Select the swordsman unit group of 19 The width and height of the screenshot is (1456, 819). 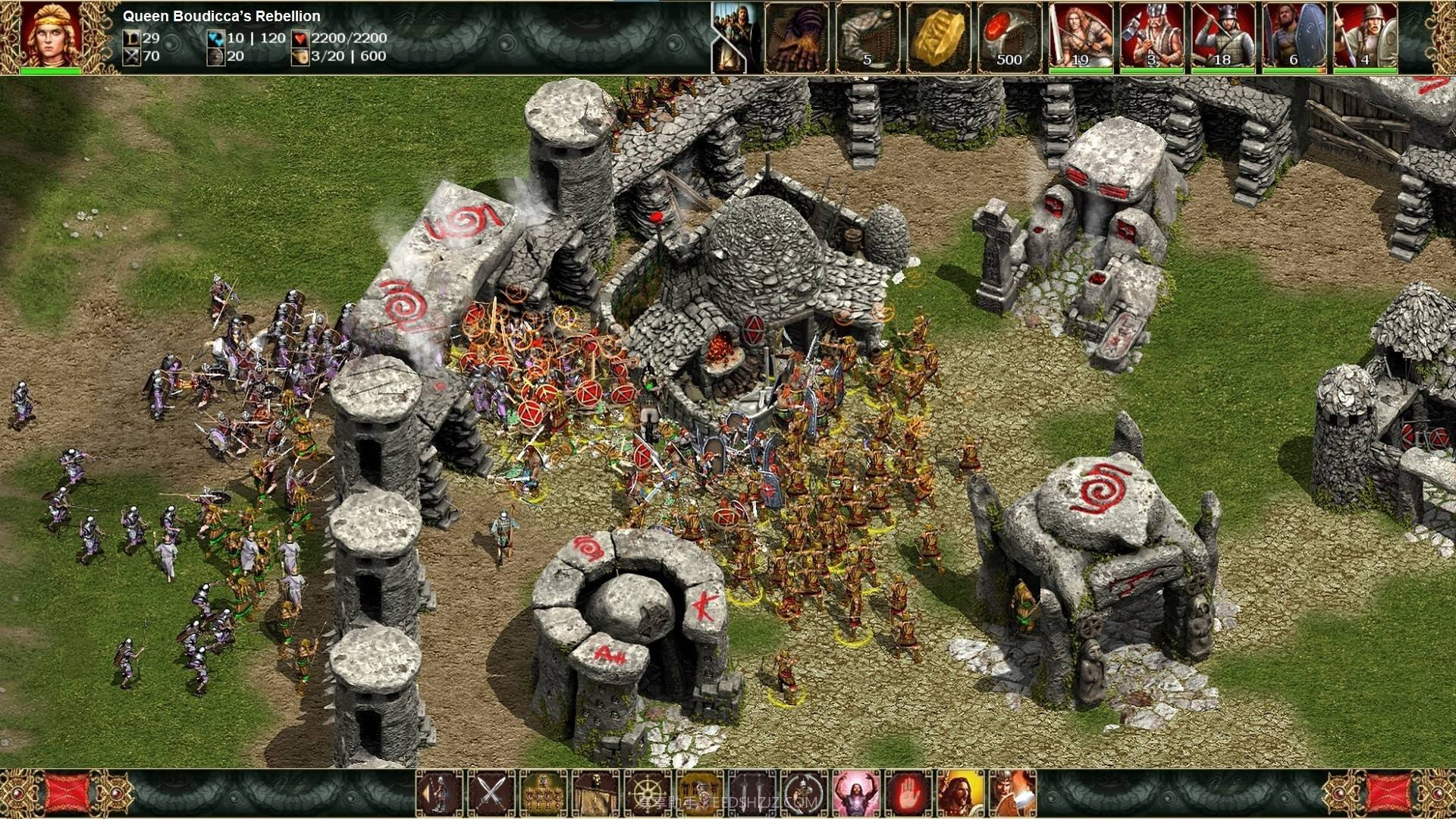click(1081, 37)
